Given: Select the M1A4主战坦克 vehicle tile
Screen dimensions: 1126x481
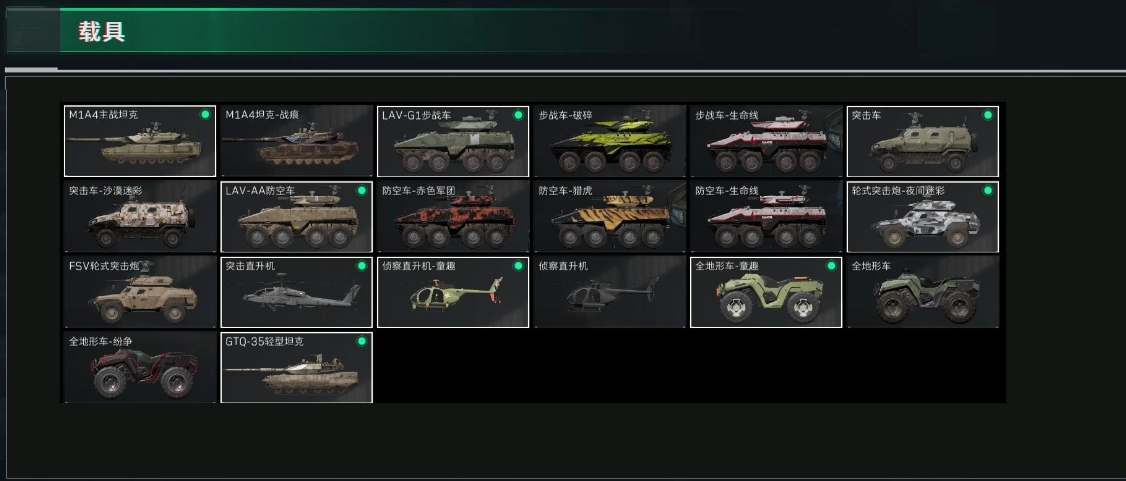Looking at the screenshot, I should [x=140, y=141].
